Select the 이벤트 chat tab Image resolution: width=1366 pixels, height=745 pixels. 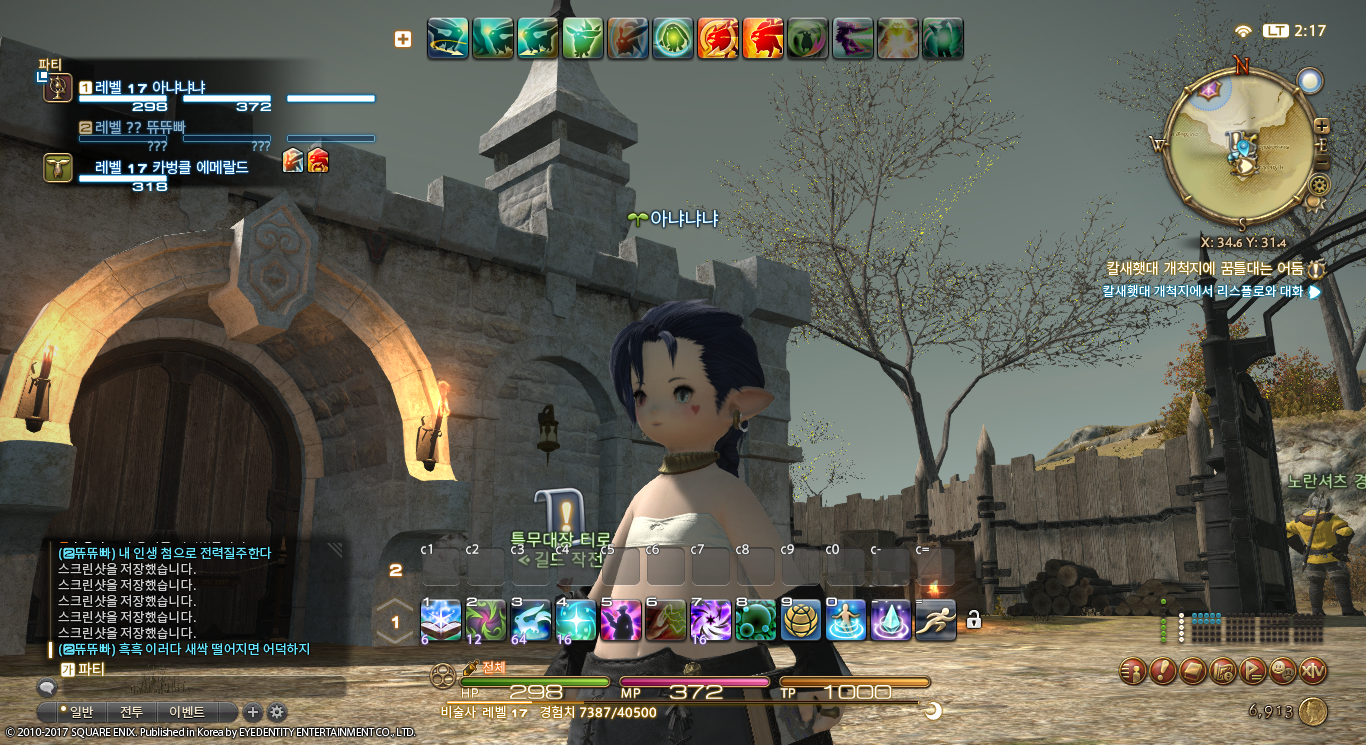(187, 712)
